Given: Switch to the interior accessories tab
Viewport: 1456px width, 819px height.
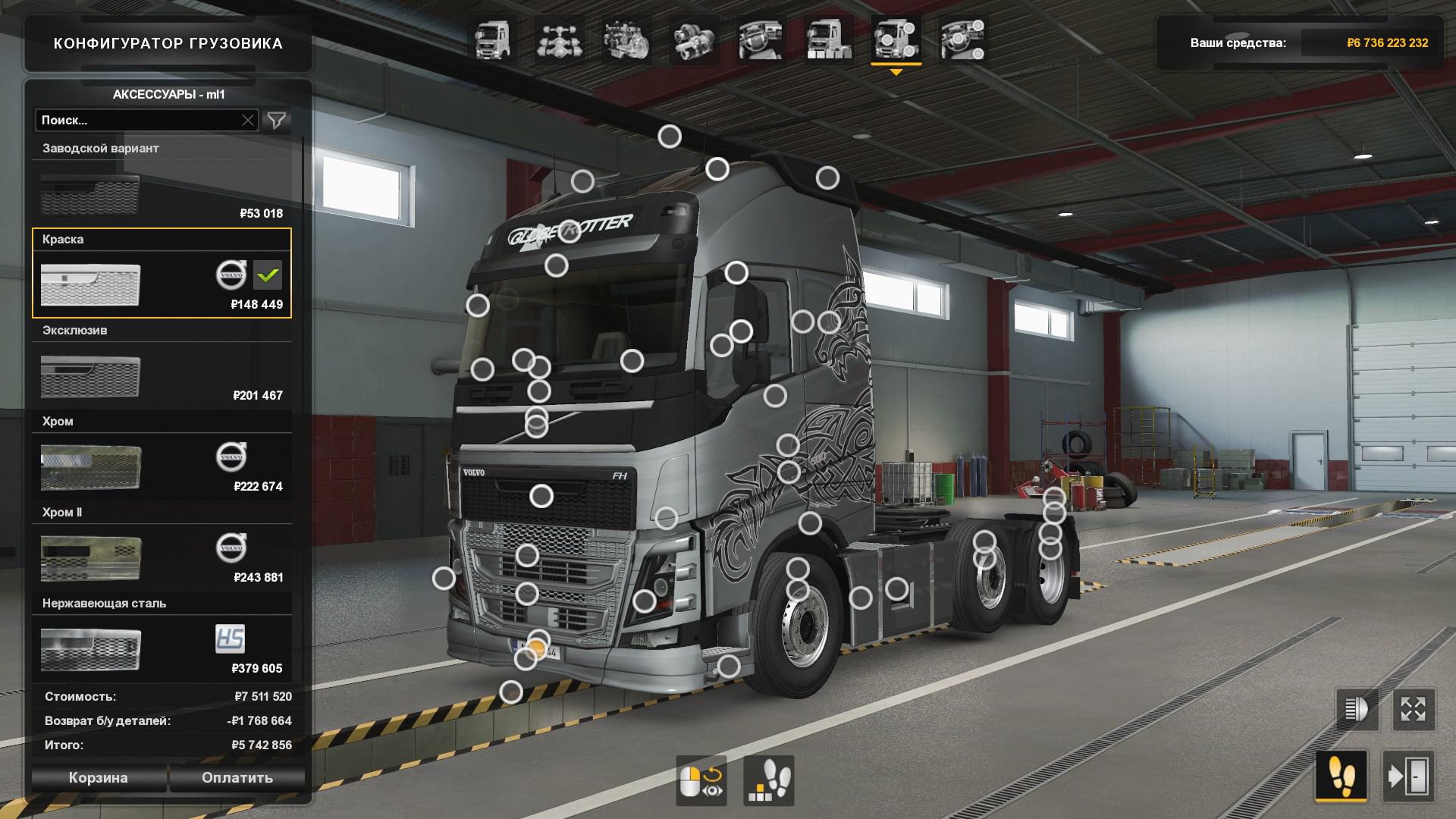Looking at the screenshot, I should 761,39.
